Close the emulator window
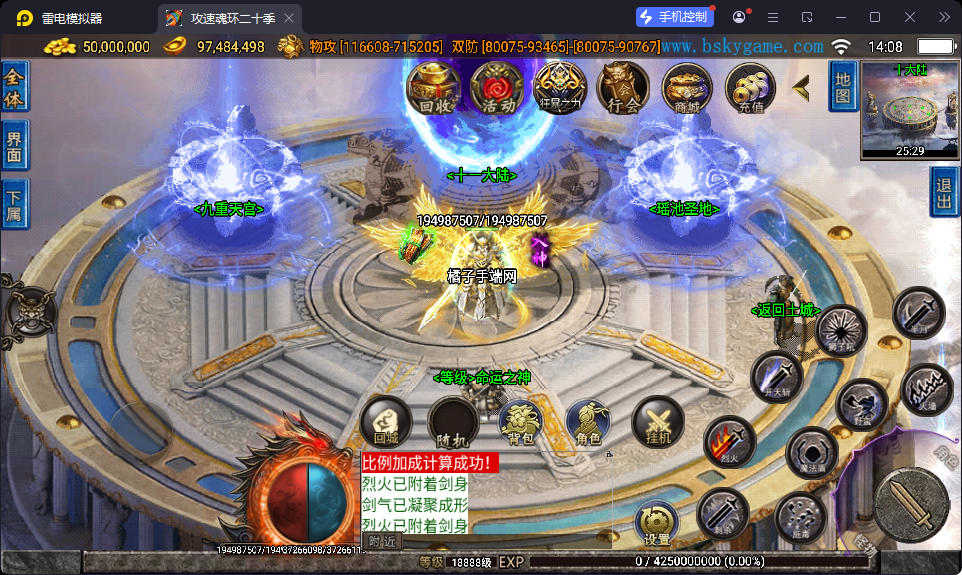The width and height of the screenshot is (962, 575). pos(909,17)
